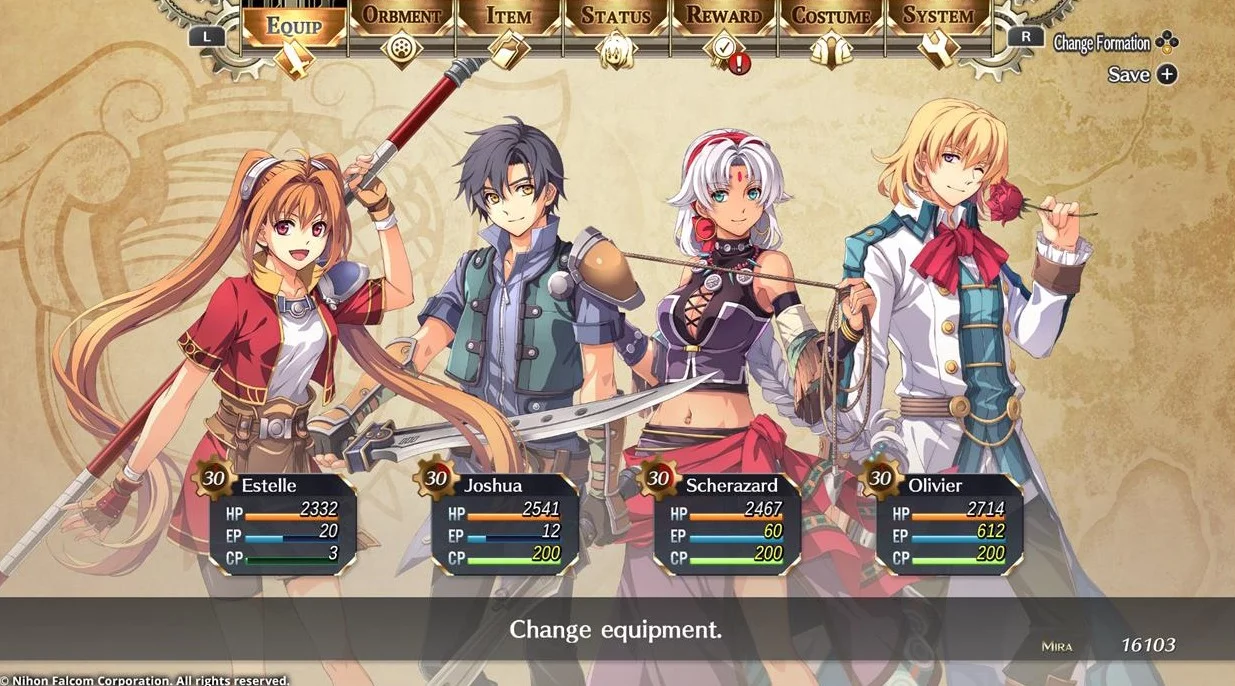Image resolution: width=1235 pixels, height=686 pixels.
Task: Select the Reward tab
Action: pos(724,30)
